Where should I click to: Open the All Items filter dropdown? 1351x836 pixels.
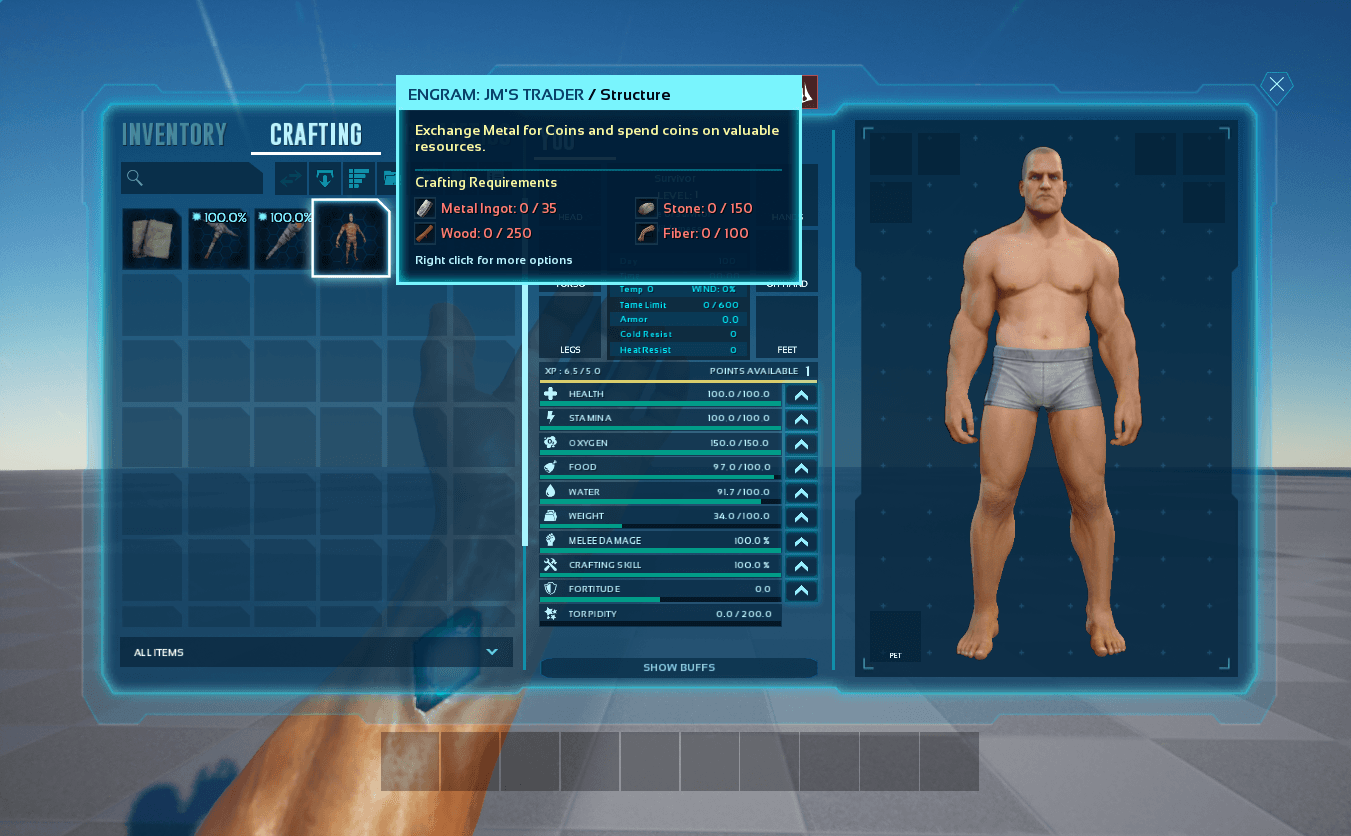(x=316, y=652)
